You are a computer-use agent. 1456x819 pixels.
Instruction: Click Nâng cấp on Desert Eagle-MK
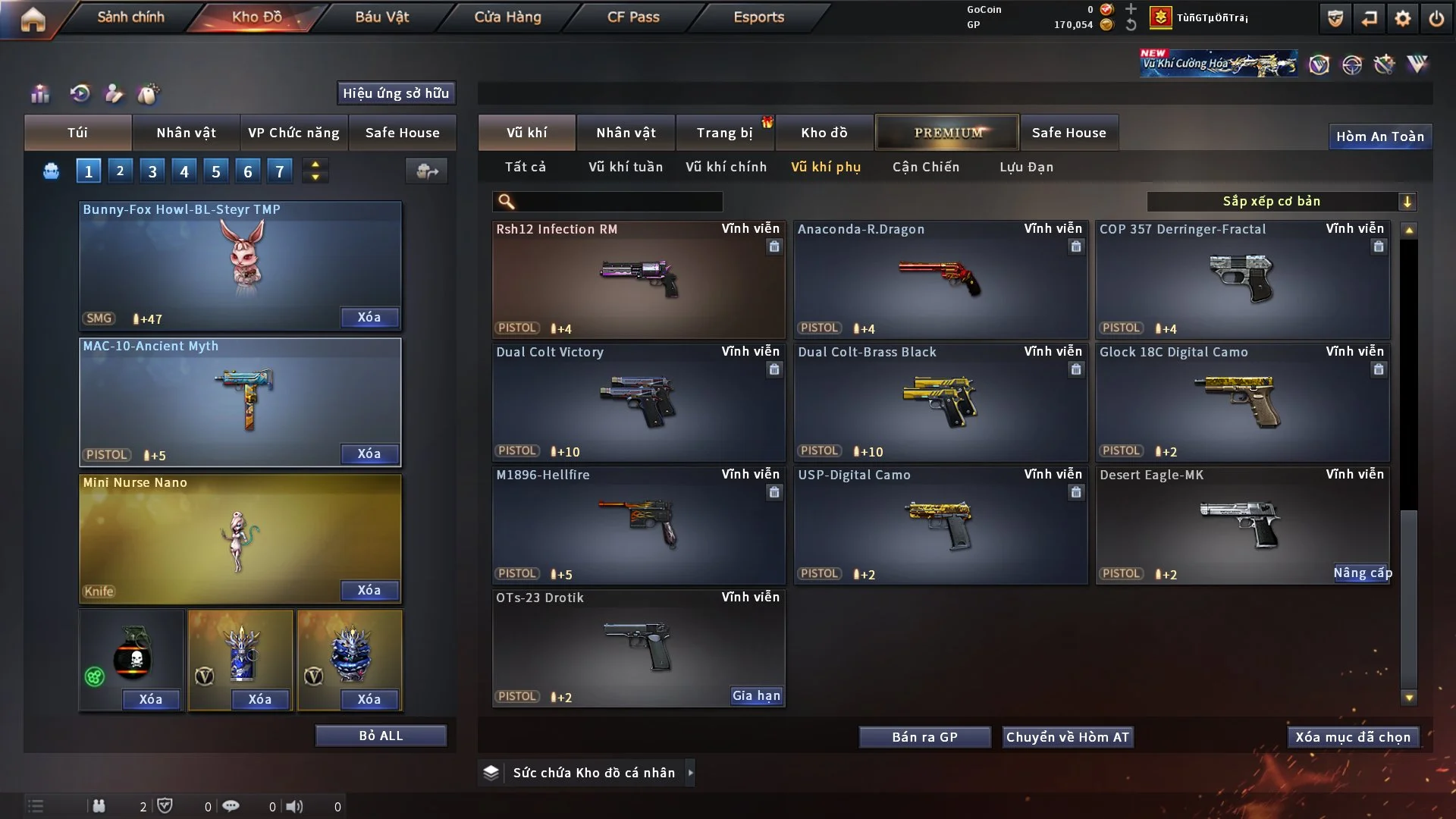(x=1362, y=573)
